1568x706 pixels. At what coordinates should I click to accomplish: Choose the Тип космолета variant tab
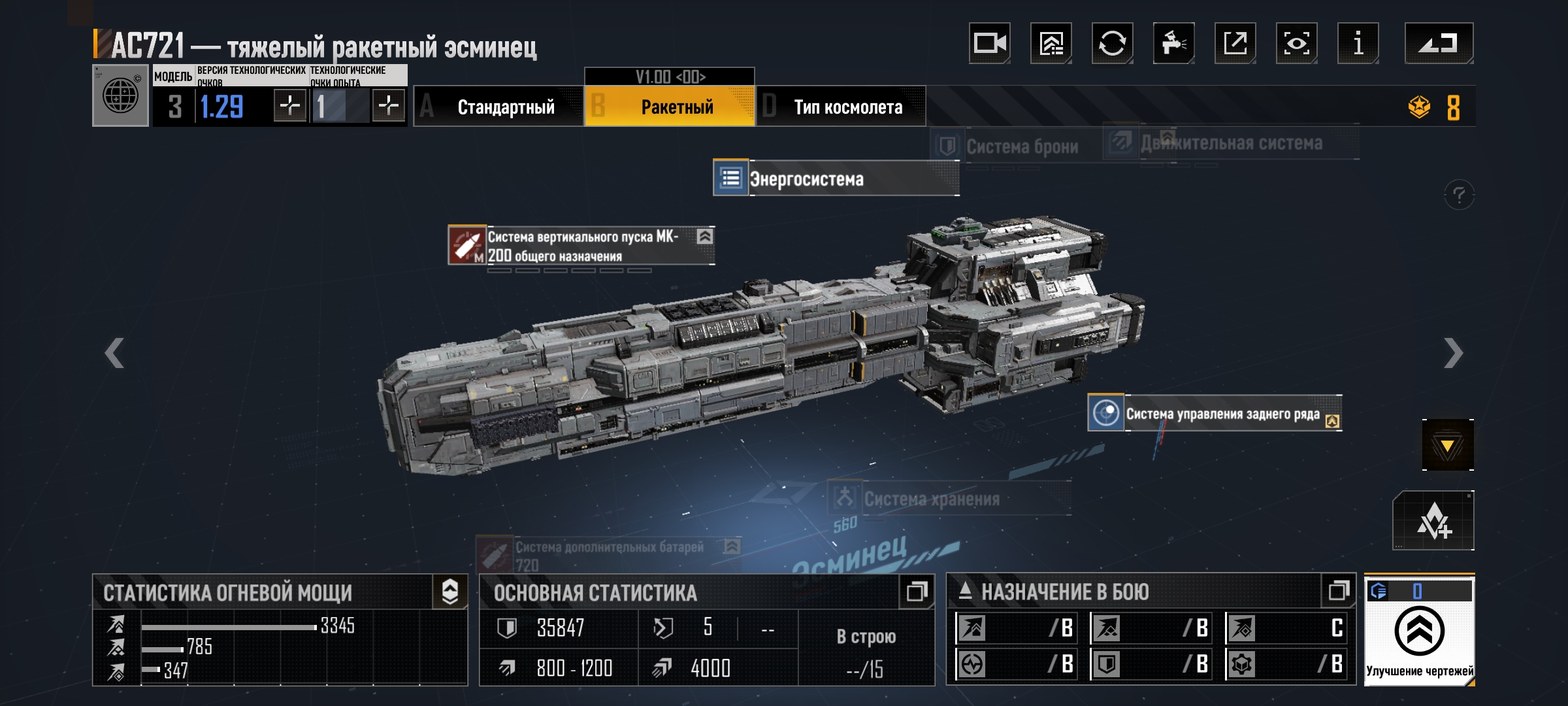(841, 107)
